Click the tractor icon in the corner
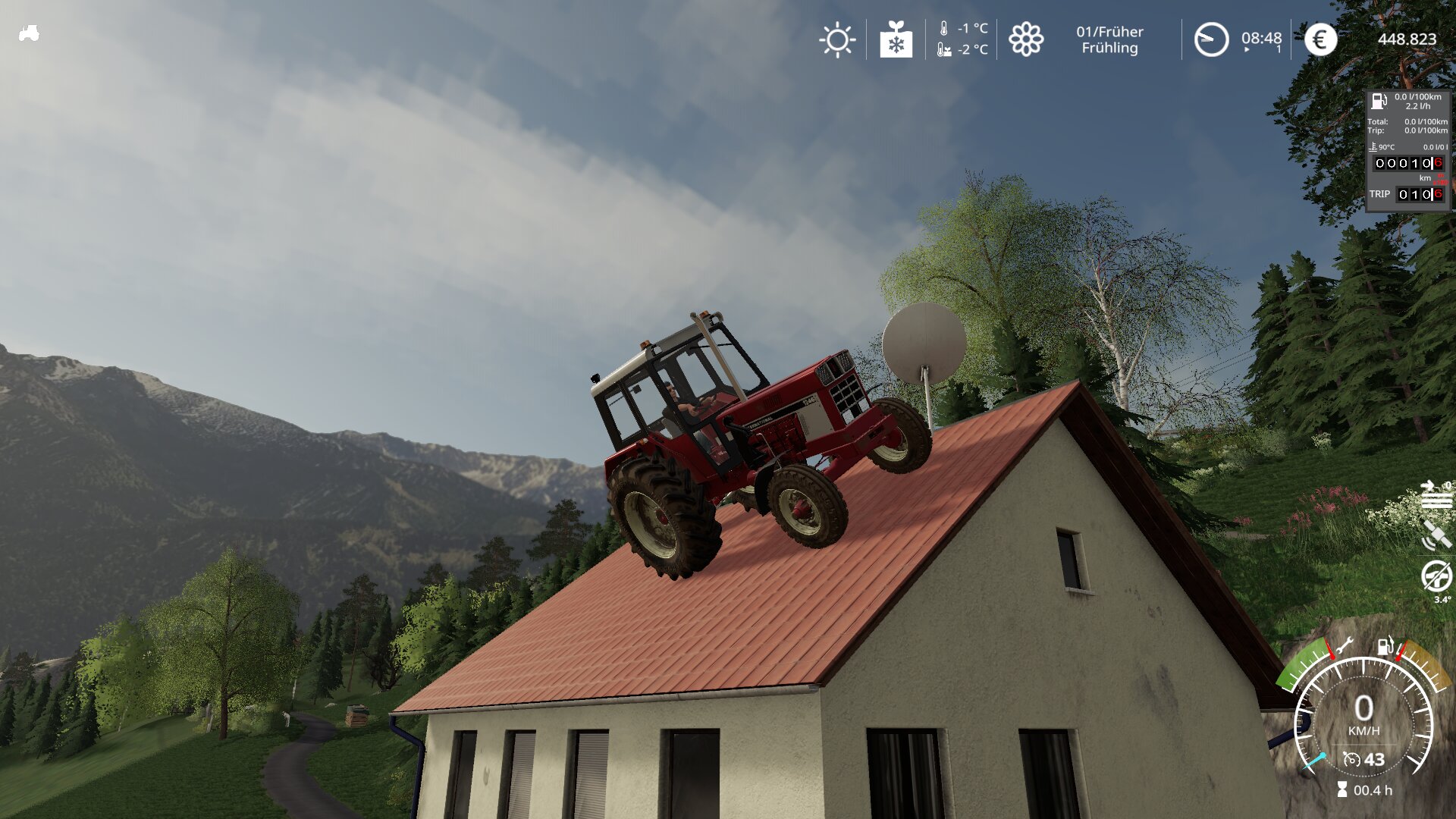The width and height of the screenshot is (1456, 819). [x=29, y=33]
